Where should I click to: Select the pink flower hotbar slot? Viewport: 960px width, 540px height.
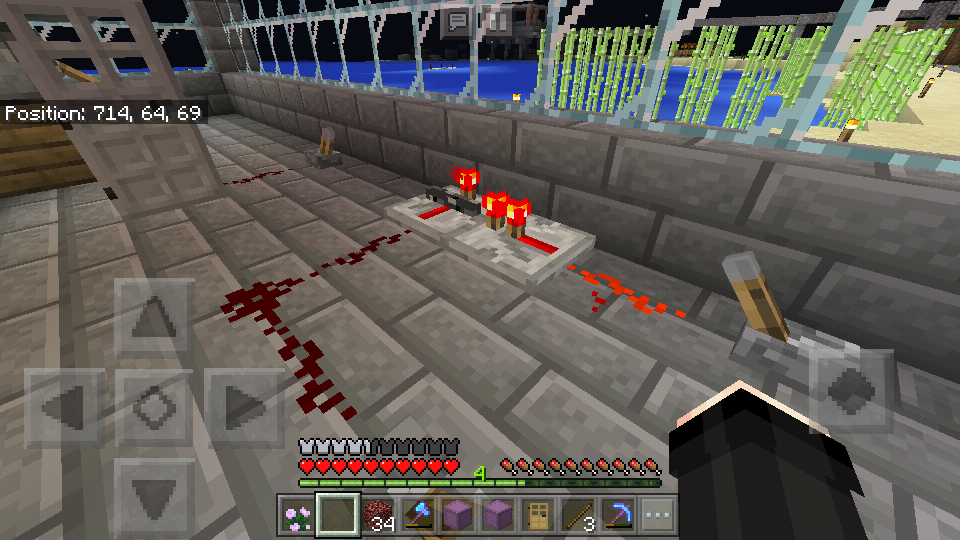[x=296, y=515]
